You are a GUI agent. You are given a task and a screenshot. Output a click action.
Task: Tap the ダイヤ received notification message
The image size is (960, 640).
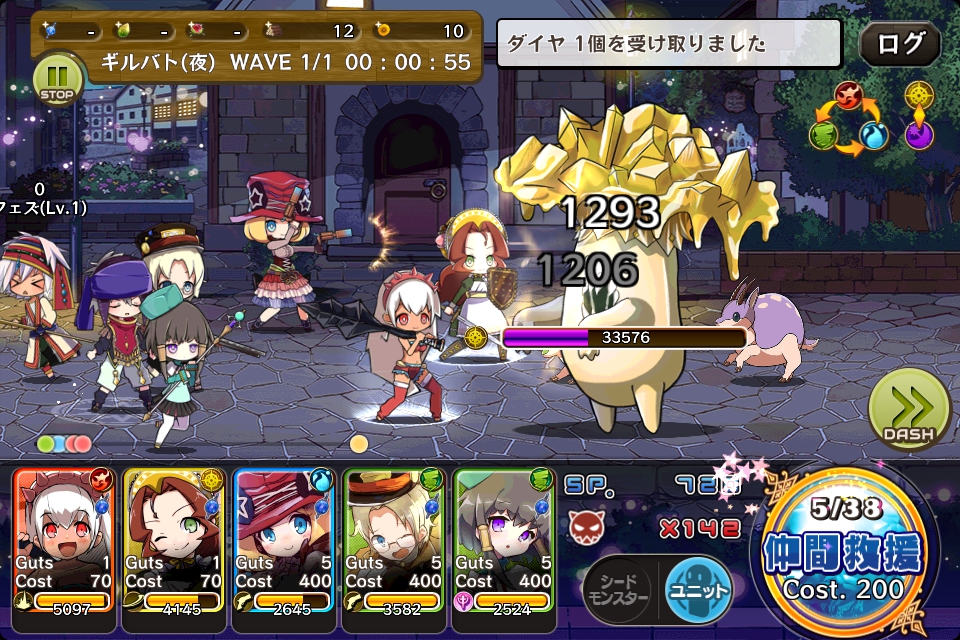[x=668, y=44]
